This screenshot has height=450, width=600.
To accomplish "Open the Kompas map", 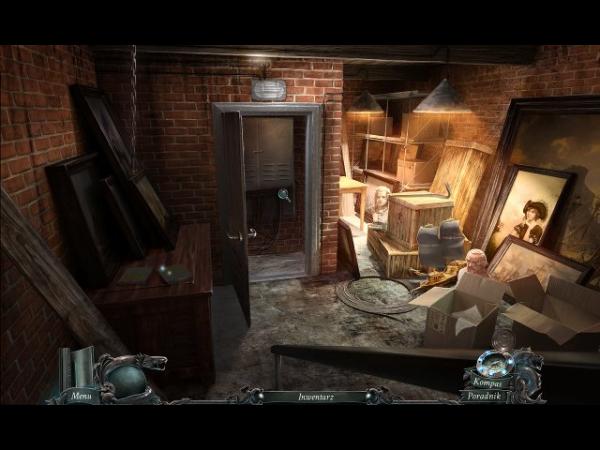I will pyautogui.click(x=489, y=383).
